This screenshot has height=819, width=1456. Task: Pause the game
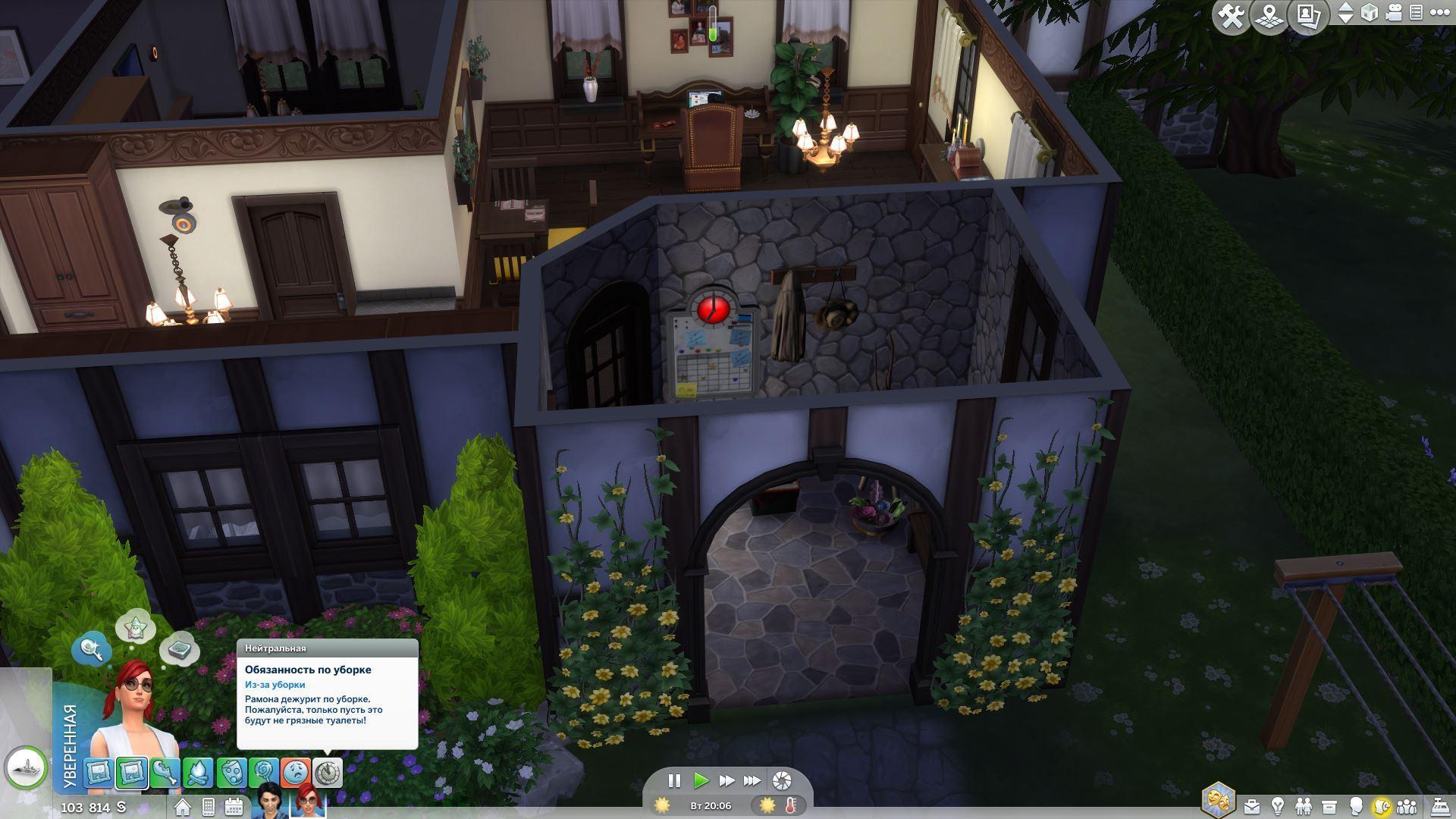tap(673, 780)
